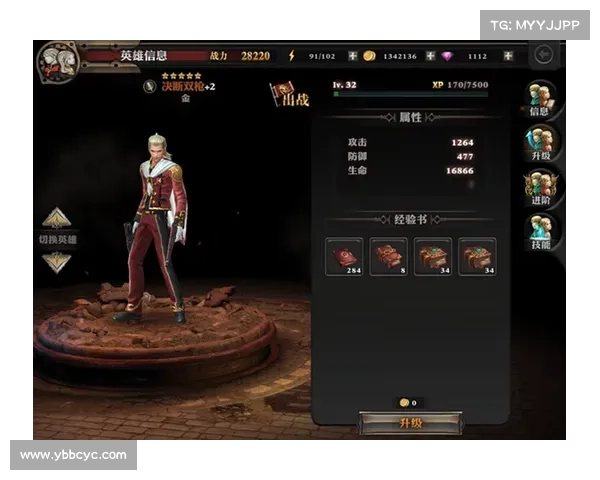Buy more gold coins via plus button
600x480 pixels.
coord(430,56)
